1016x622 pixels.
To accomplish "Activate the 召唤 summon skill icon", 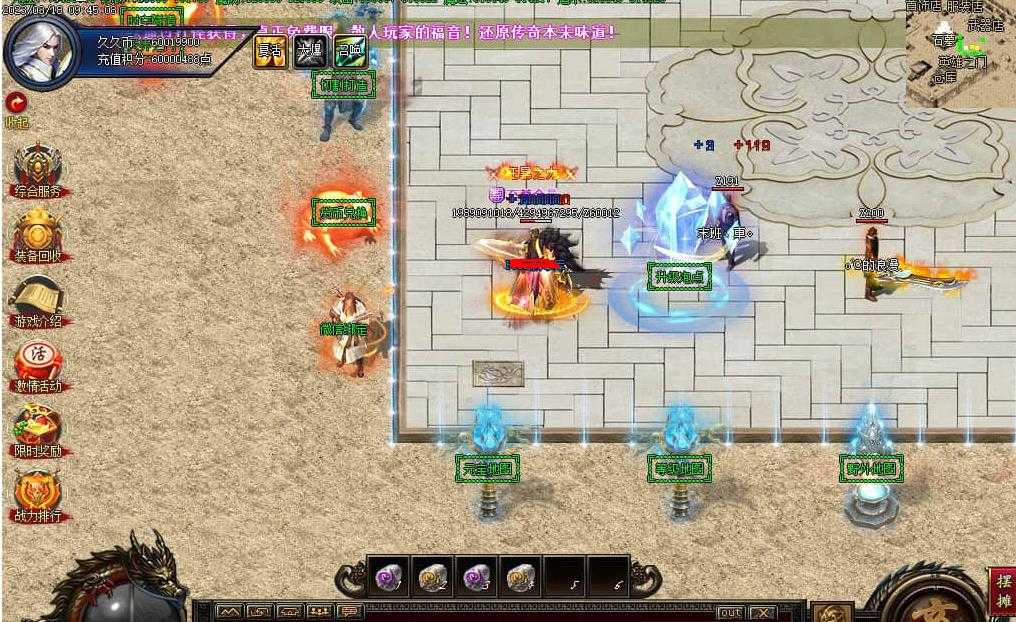I will (x=349, y=52).
